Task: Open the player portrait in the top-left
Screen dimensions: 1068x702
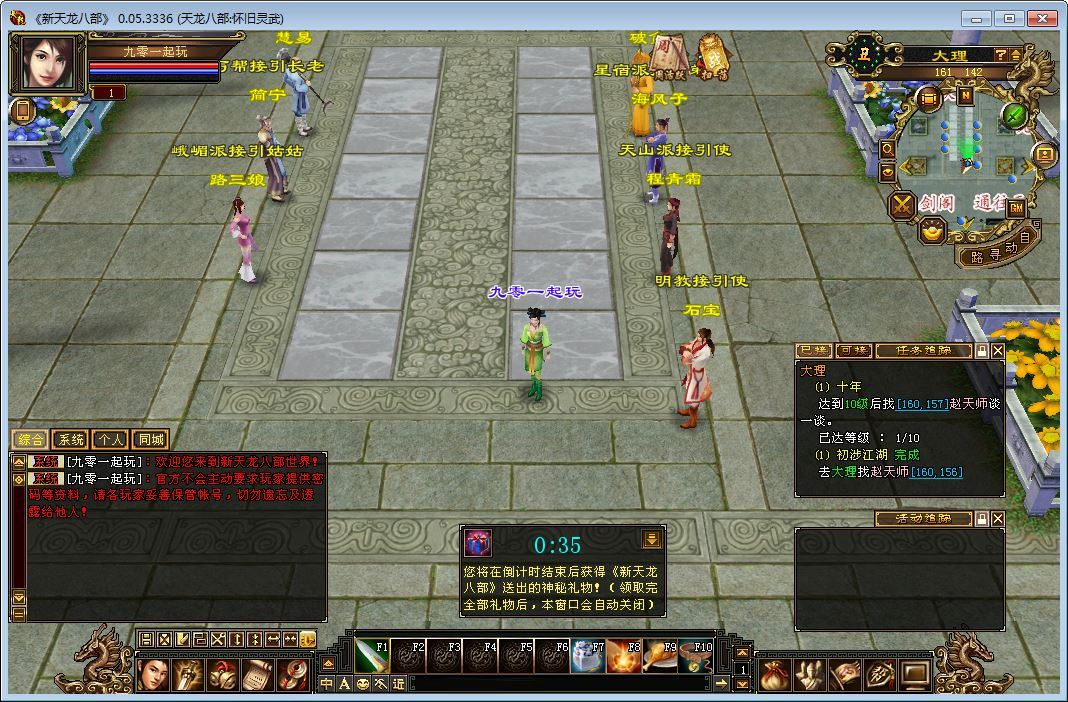Action: [x=46, y=65]
